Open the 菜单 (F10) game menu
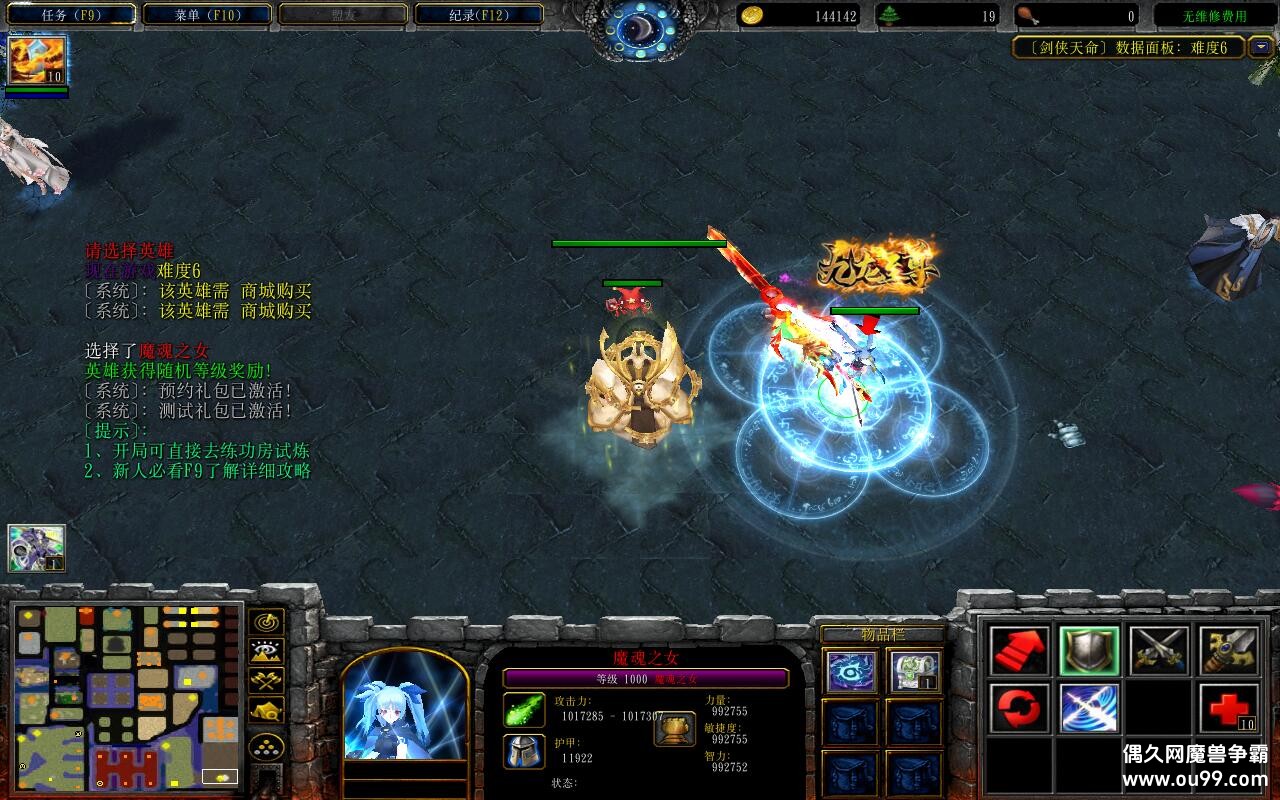This screenshot has width=1280, height=800. tap(207, 15)
